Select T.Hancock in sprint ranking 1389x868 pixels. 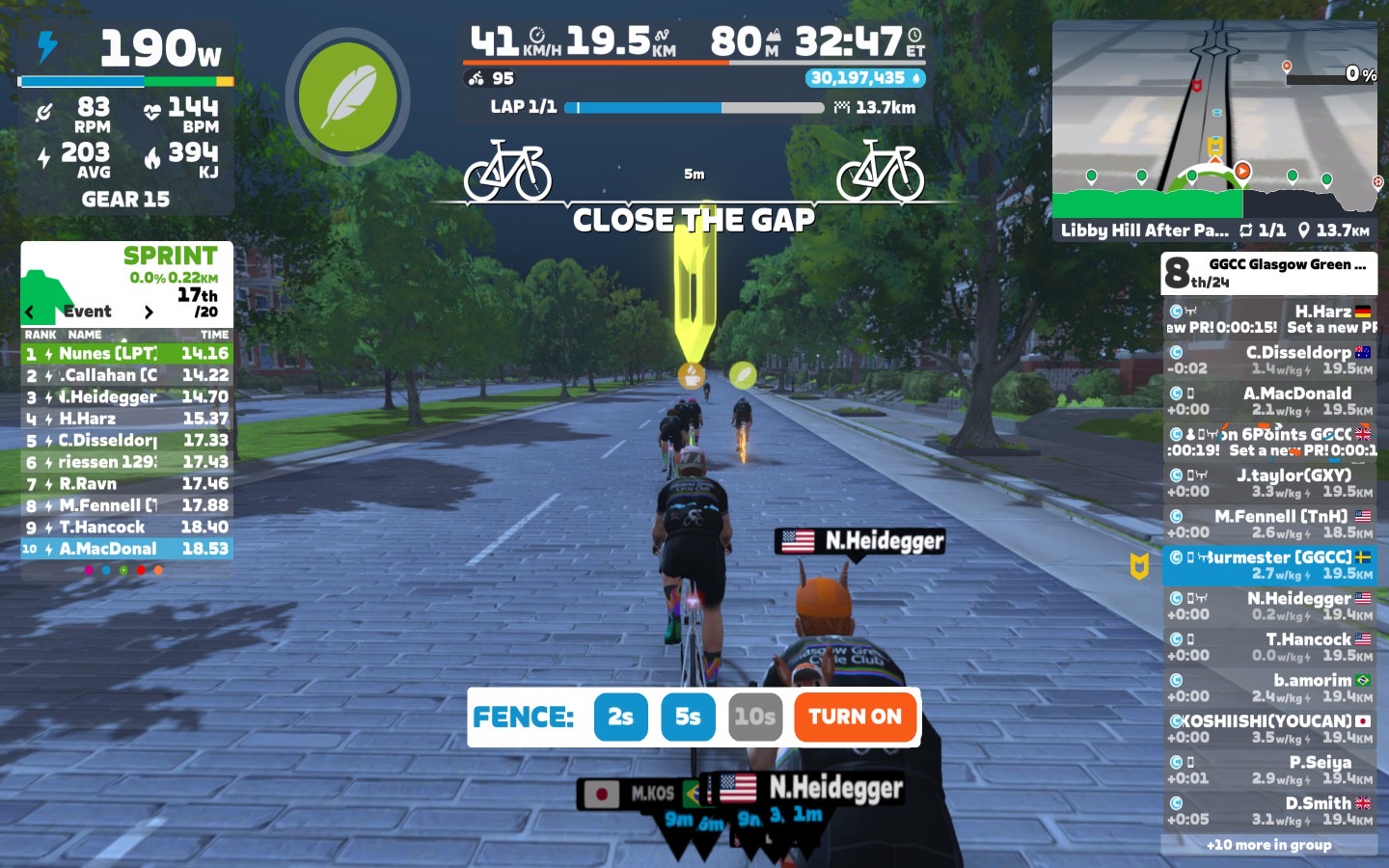click(126, 528)
